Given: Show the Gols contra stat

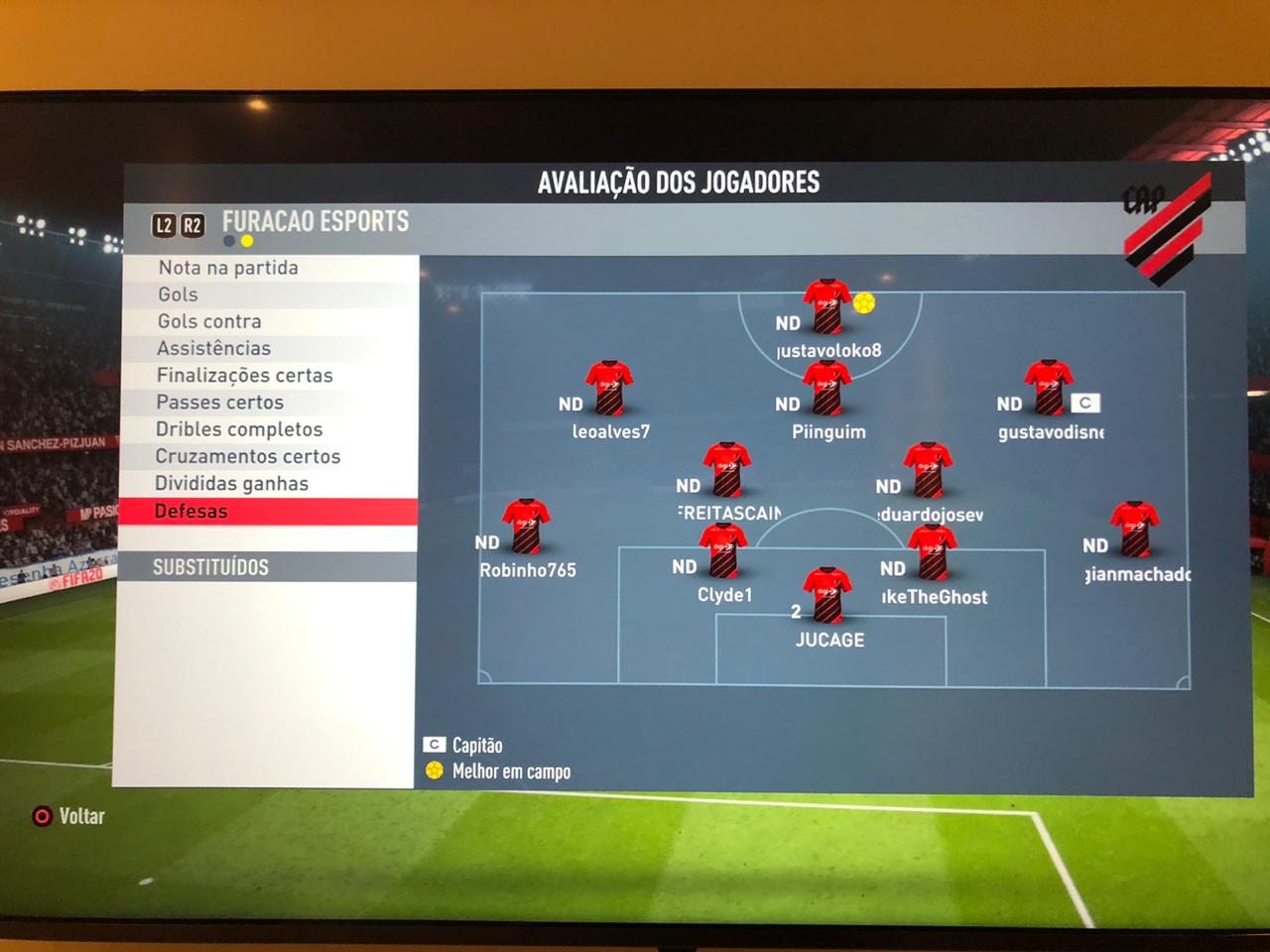Looking at the screenshot, I should pos(209,321).
